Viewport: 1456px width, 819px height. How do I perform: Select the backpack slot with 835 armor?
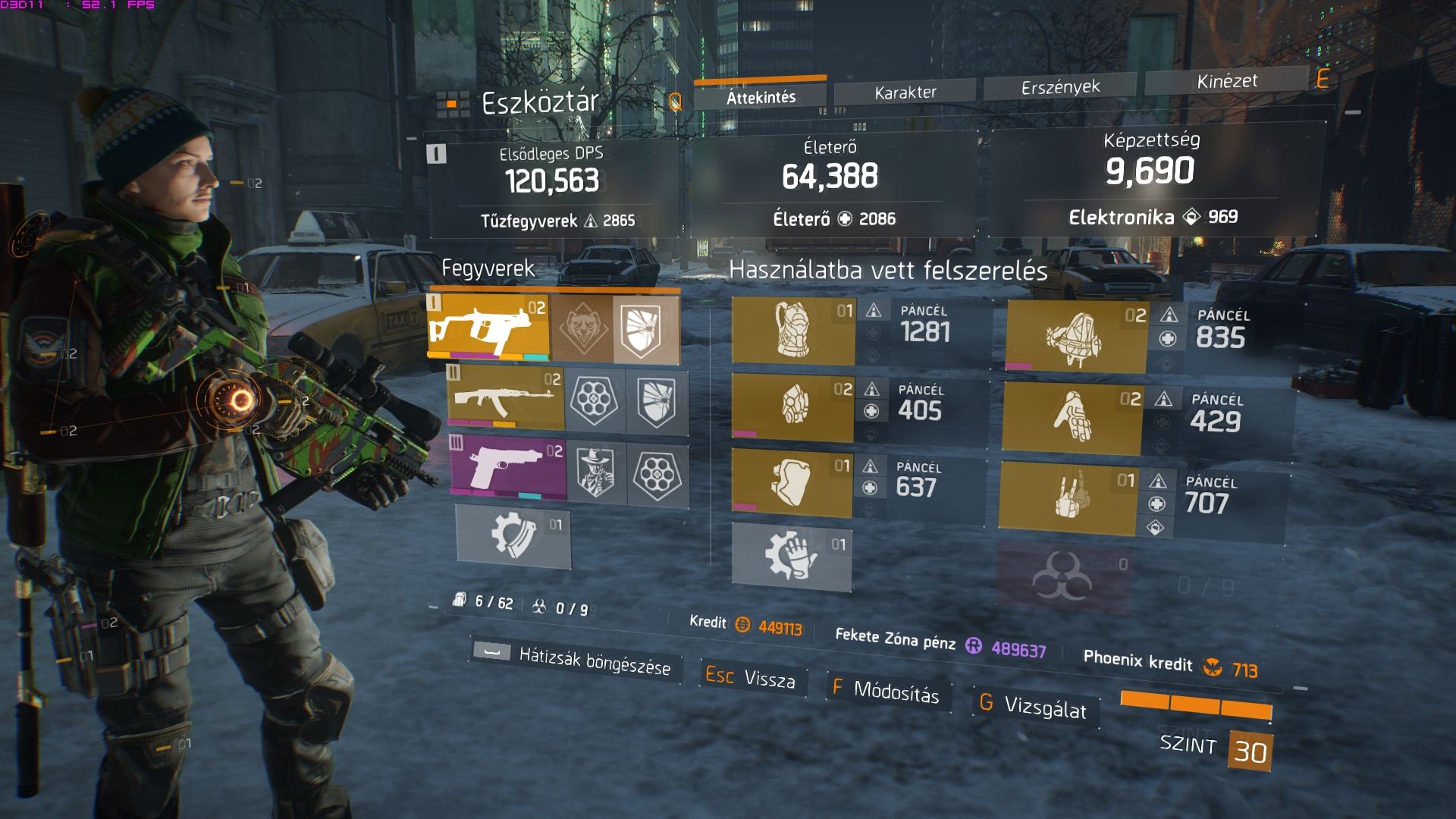[x=1076, y=337]
